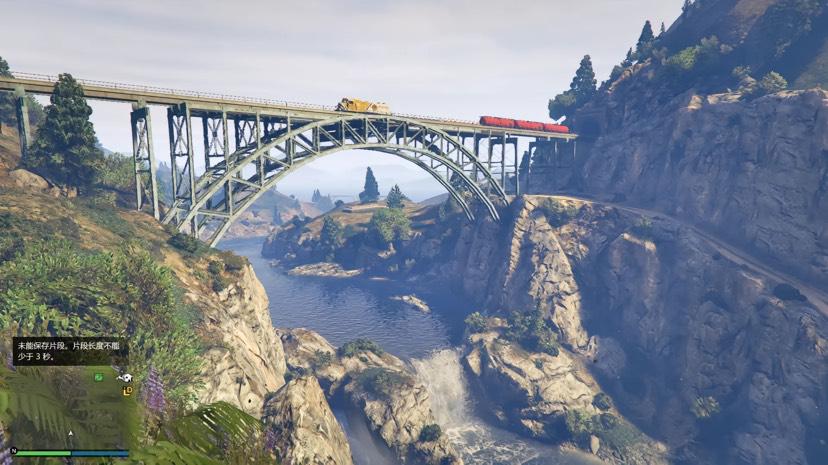The width and height of the screenshot is (828, 465).
Task: Select the green blip on the minimap
Action: point(99,377)
